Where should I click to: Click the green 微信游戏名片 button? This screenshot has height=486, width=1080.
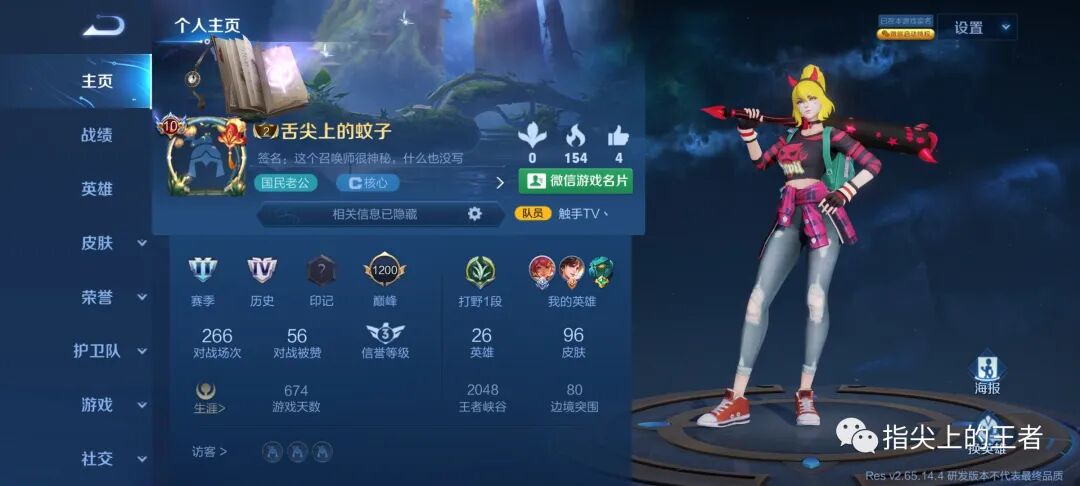click(576, 181)
